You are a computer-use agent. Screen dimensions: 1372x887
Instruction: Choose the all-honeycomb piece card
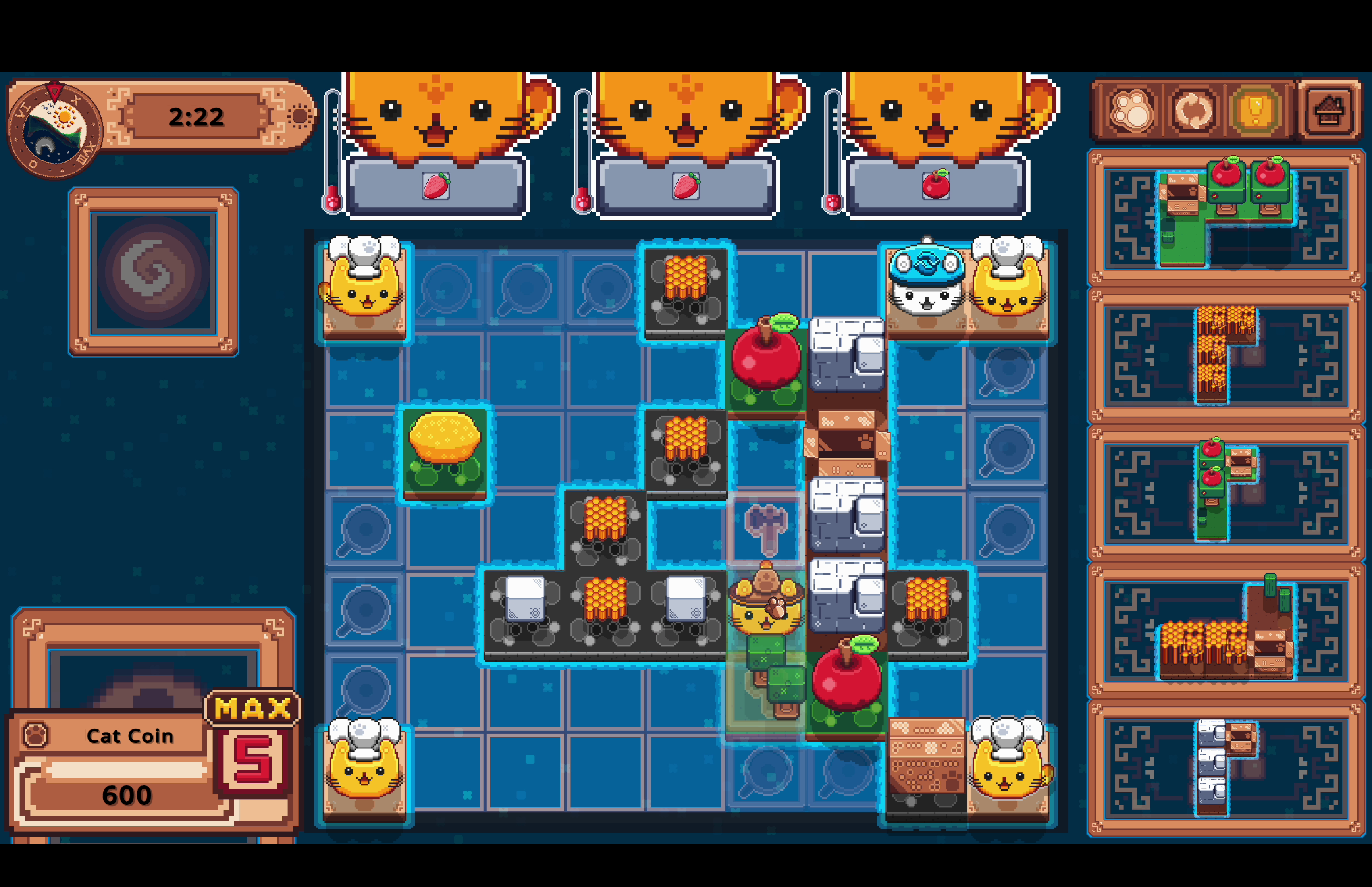[x=1226, y=354]
